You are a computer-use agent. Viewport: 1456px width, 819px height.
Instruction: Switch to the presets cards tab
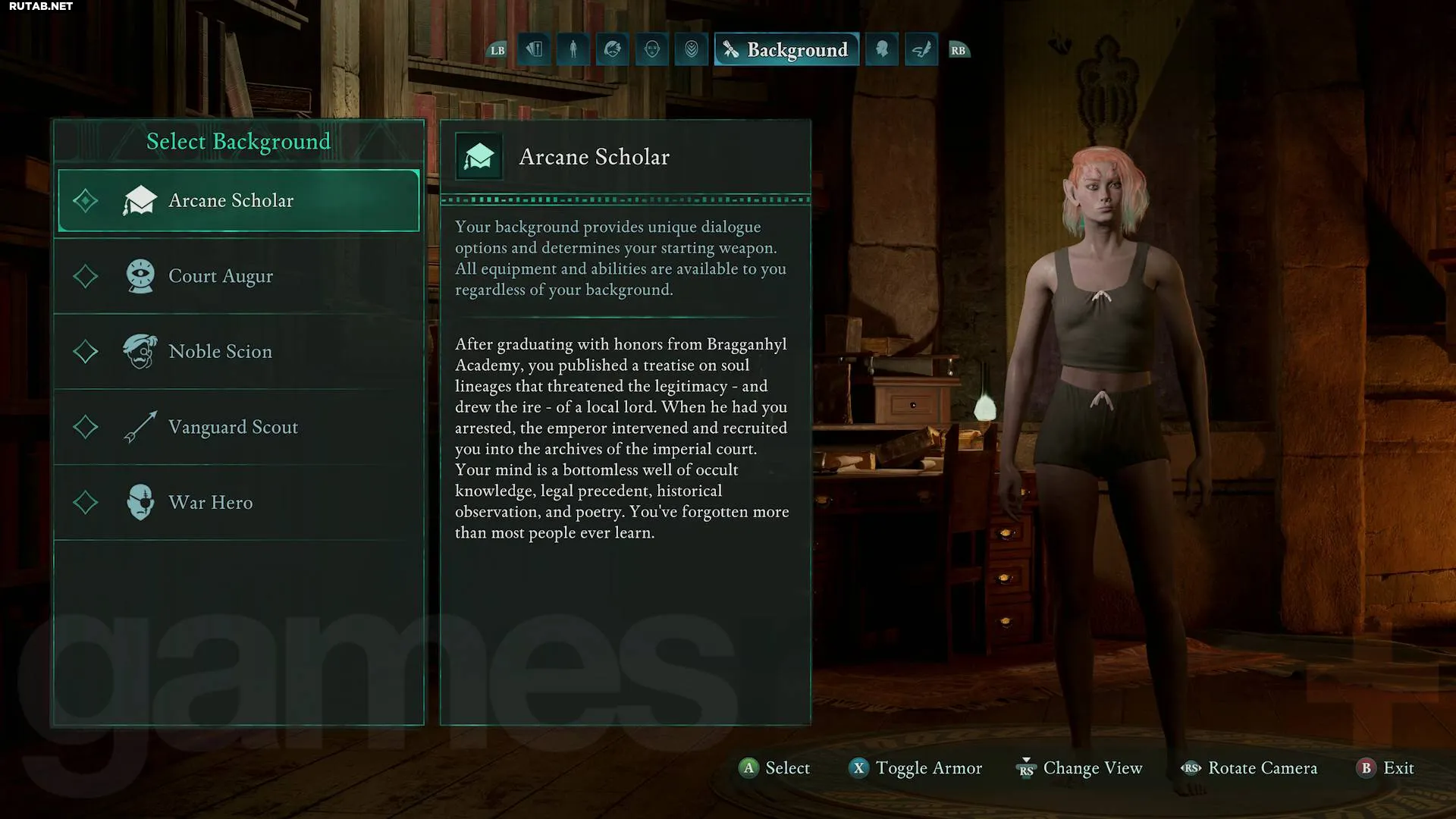pyautogui.click(x=535, y=50)
